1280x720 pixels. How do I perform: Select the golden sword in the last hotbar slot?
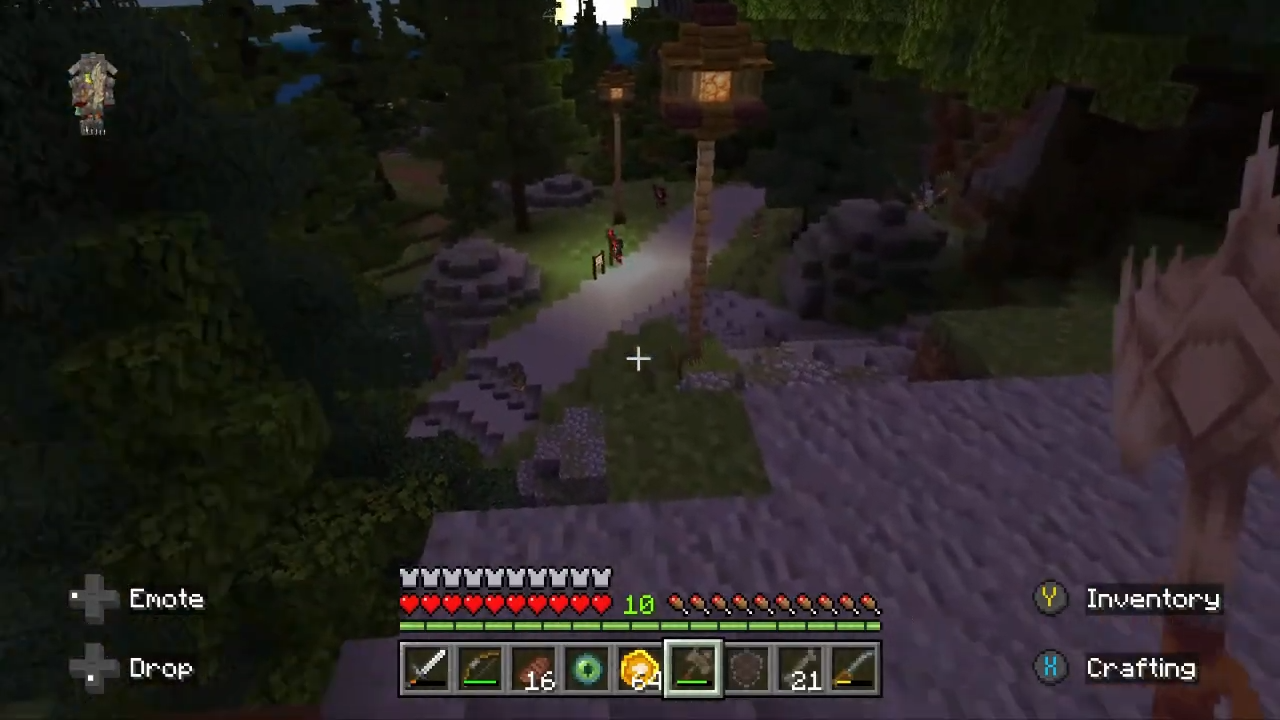click(x=856, y=670)
